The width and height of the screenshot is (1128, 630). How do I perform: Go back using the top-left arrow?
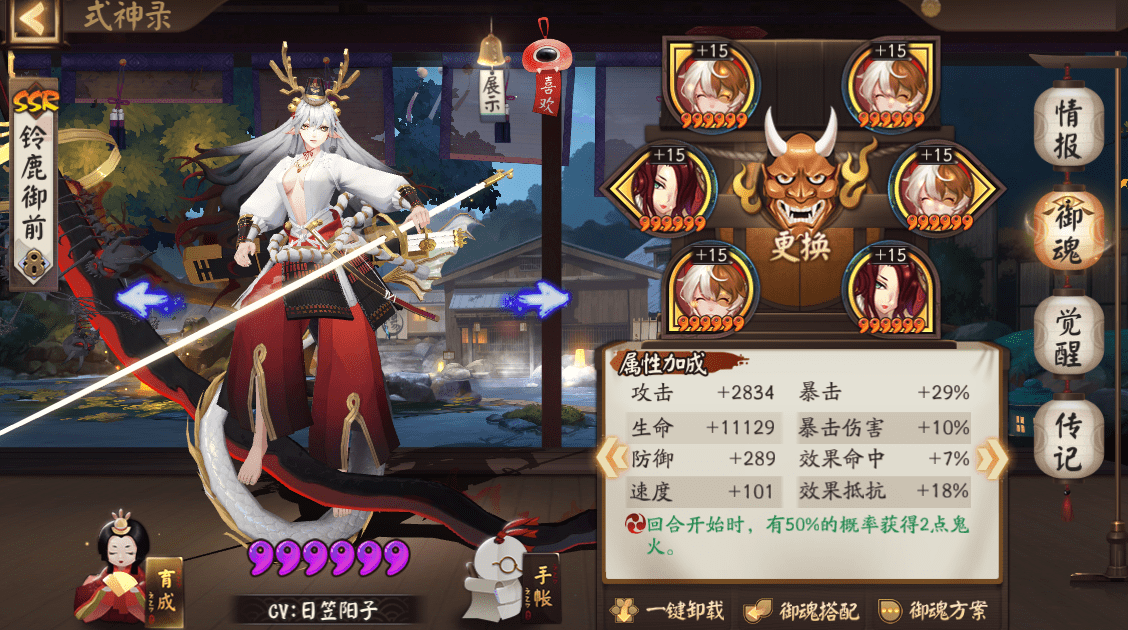click(x=32, y=21)
